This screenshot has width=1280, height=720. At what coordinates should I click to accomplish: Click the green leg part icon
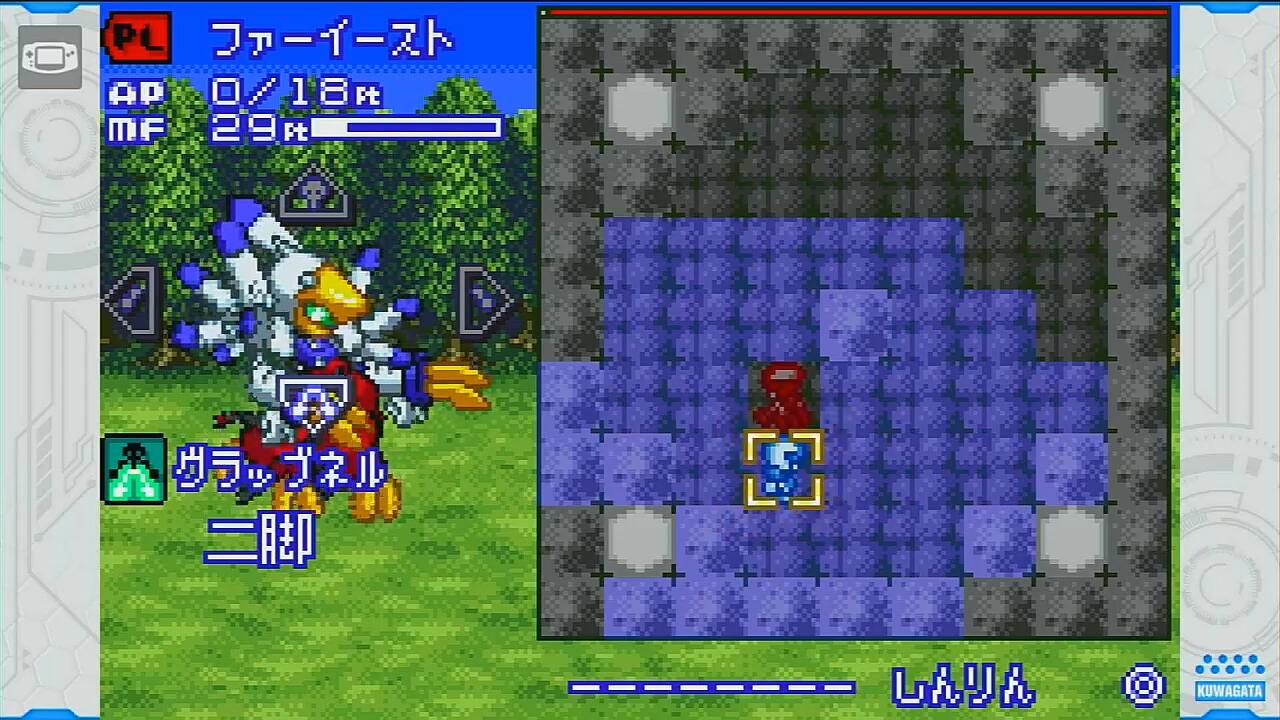pyautogui.click(x=134, y=469)
